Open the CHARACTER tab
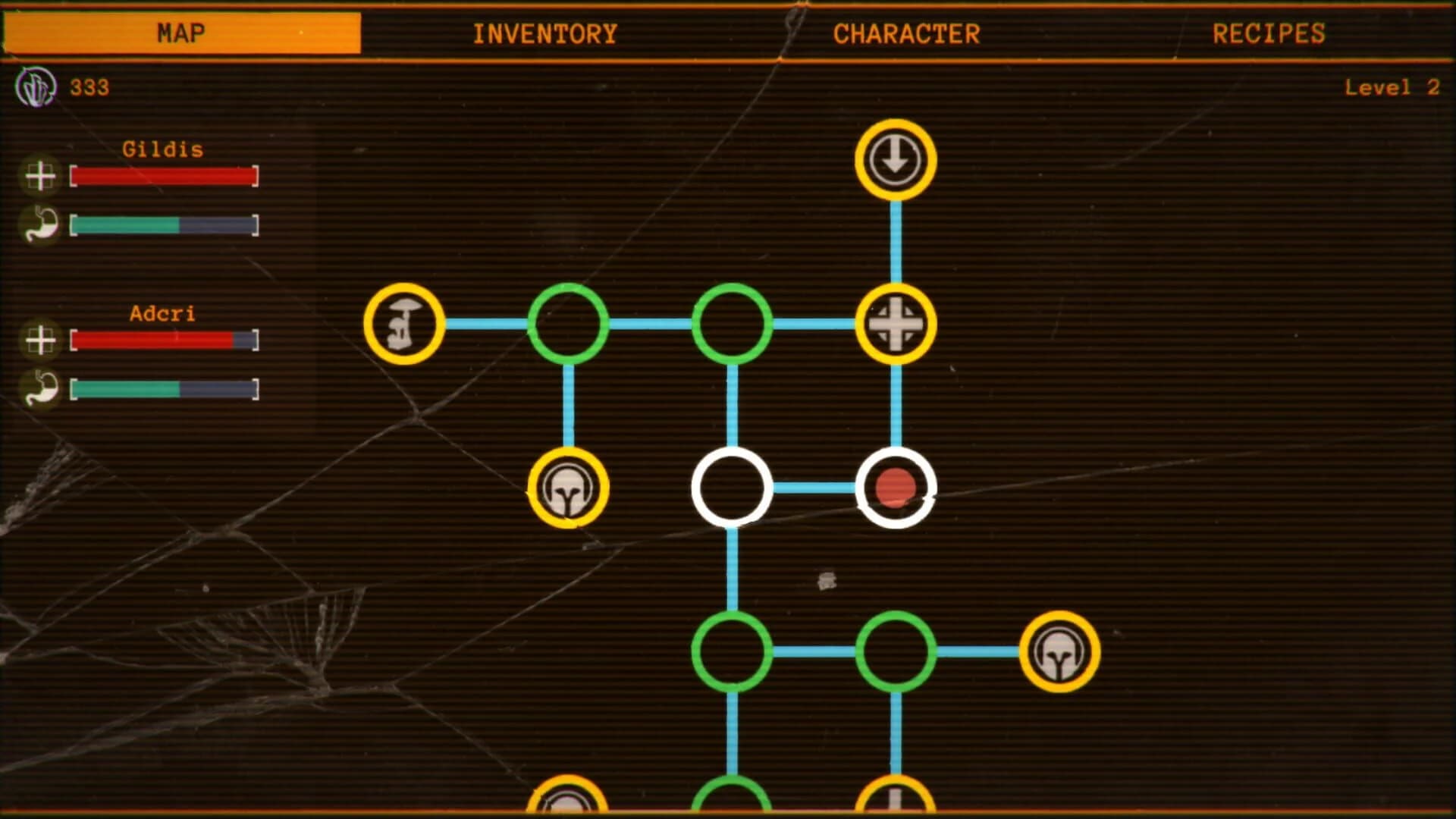 coord(907,33)
